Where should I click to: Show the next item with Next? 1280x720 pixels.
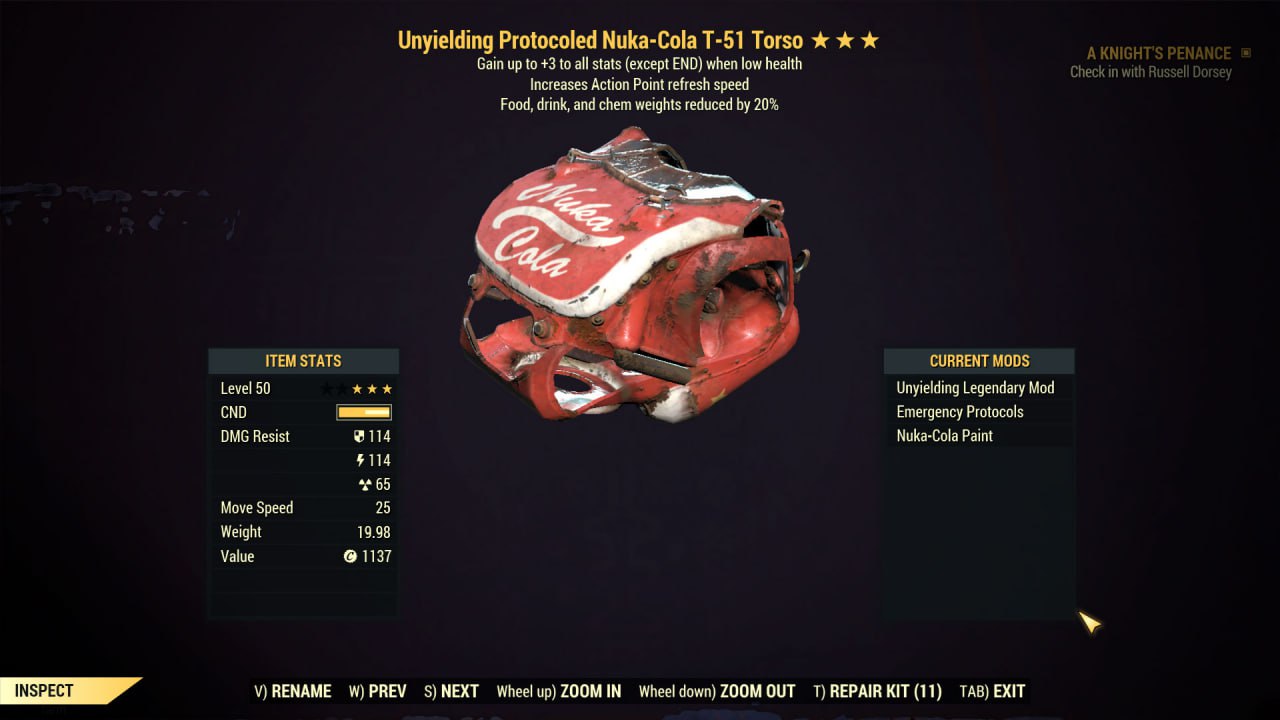coord(451,691)
